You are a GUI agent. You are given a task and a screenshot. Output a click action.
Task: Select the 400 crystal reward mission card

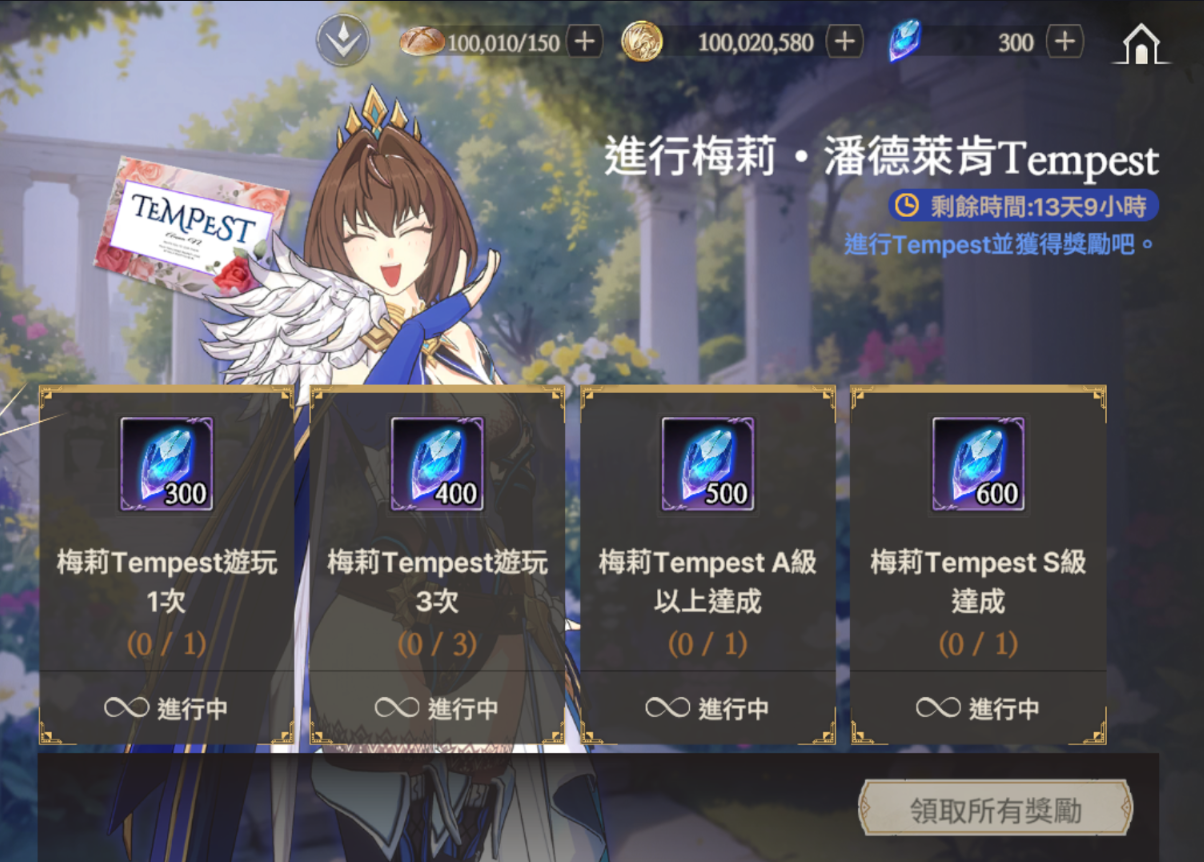pos(437,565)
